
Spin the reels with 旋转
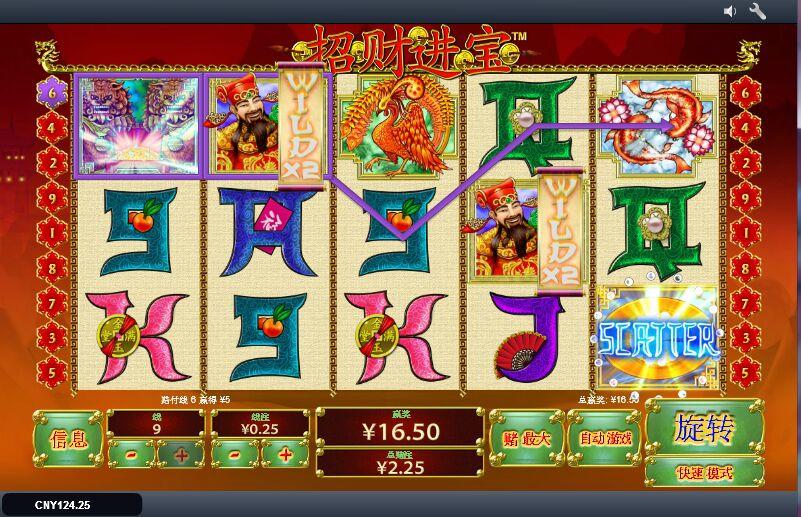point(704,430)
